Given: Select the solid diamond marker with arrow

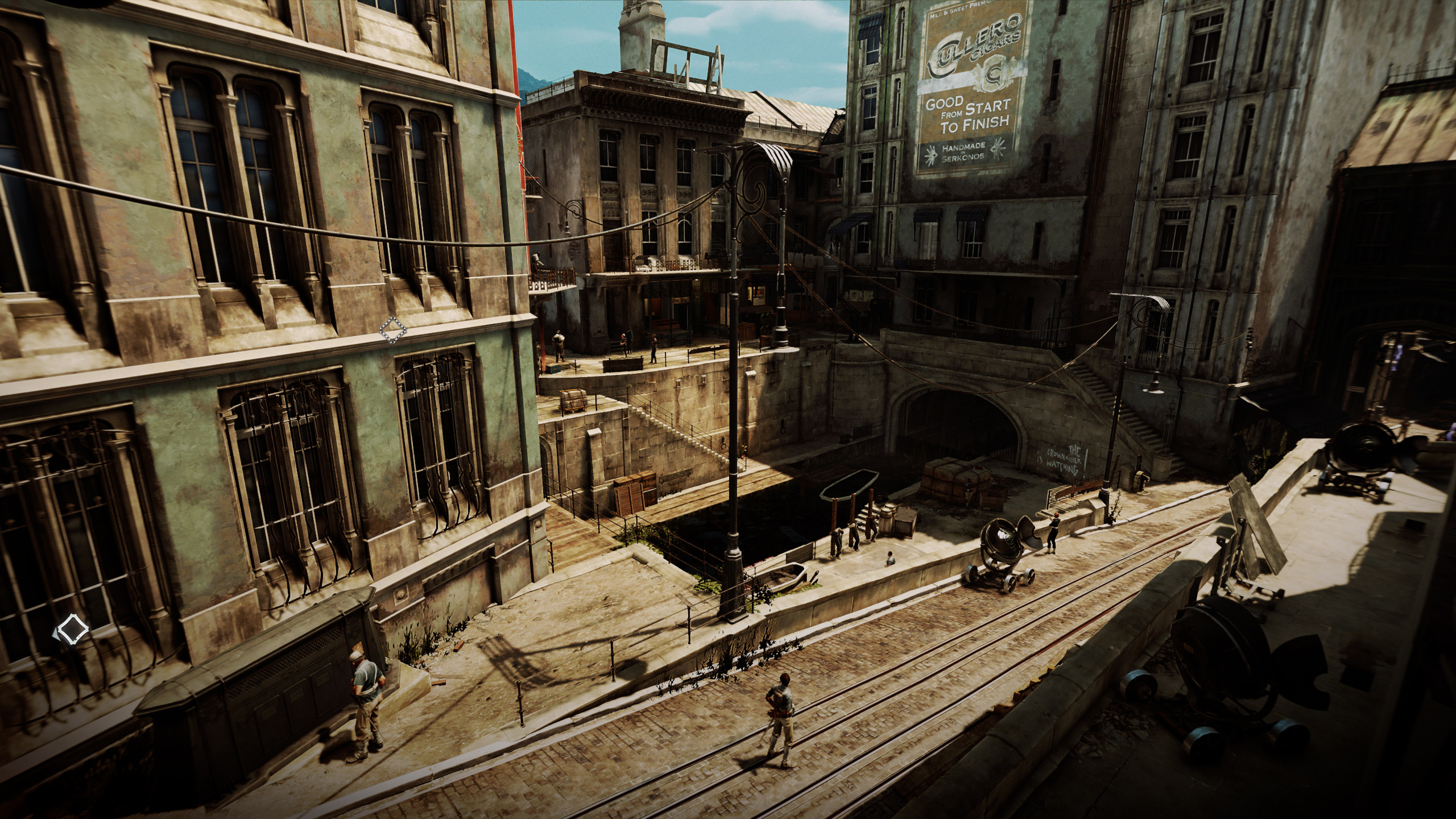Looking at the screenshot, I should tap(71, 631).
